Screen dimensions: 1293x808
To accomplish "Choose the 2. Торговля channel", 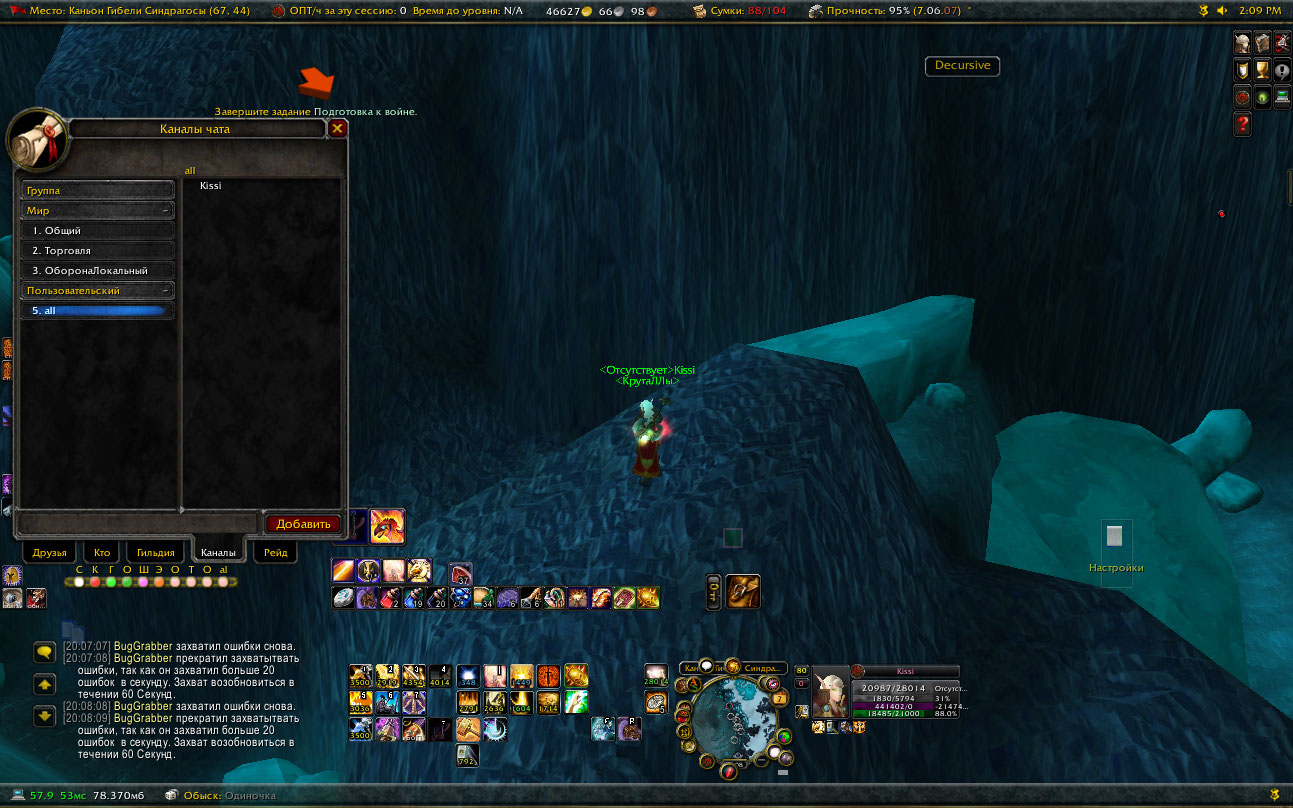I will tap(97, 251).
